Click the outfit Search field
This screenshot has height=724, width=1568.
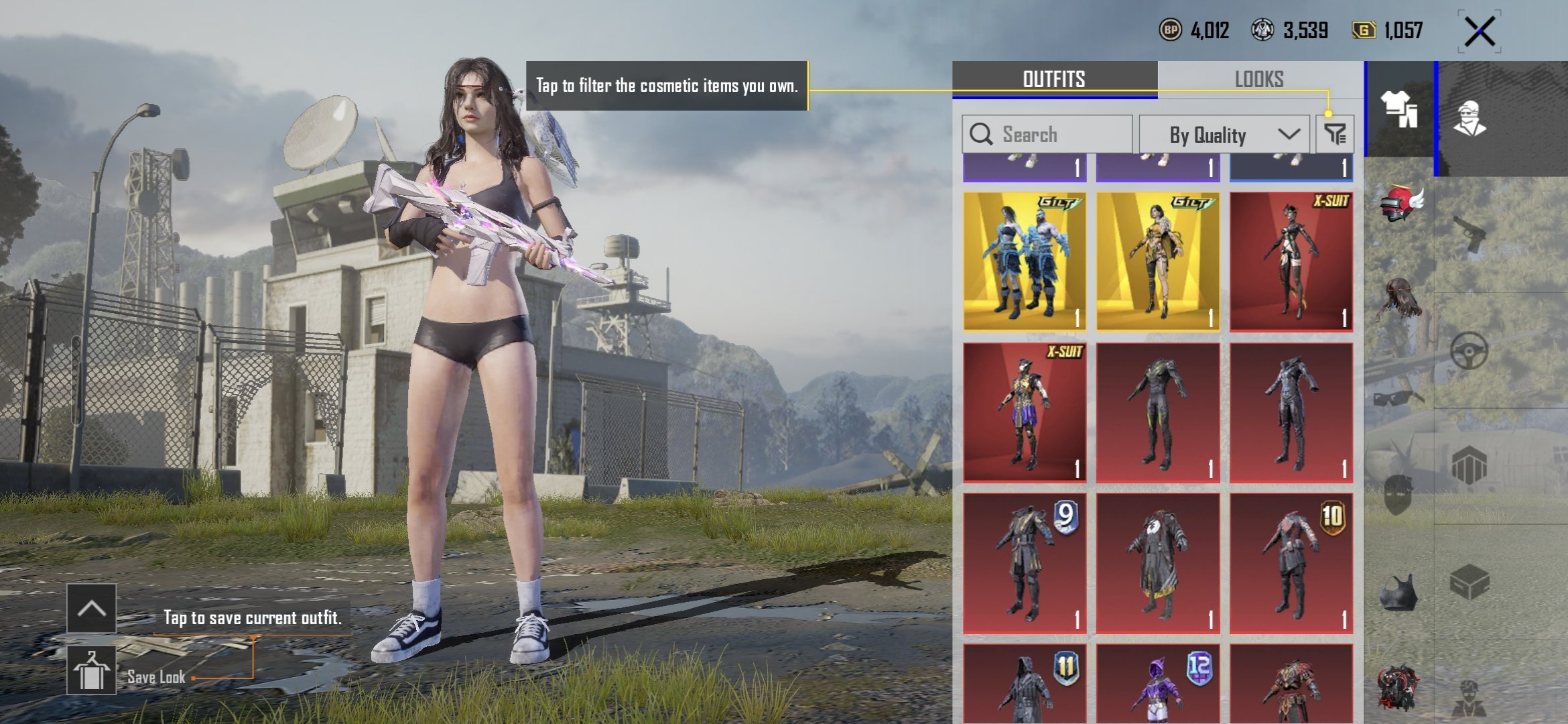point(1047,134)
